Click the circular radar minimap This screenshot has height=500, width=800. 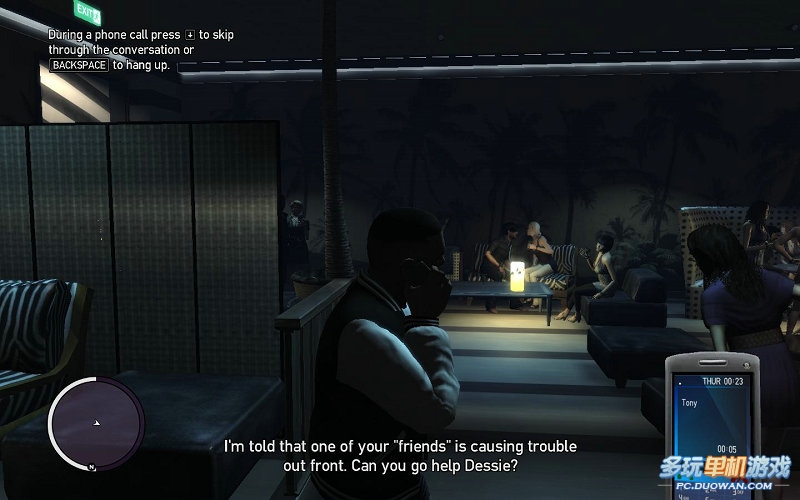click(x=96, y=424)
